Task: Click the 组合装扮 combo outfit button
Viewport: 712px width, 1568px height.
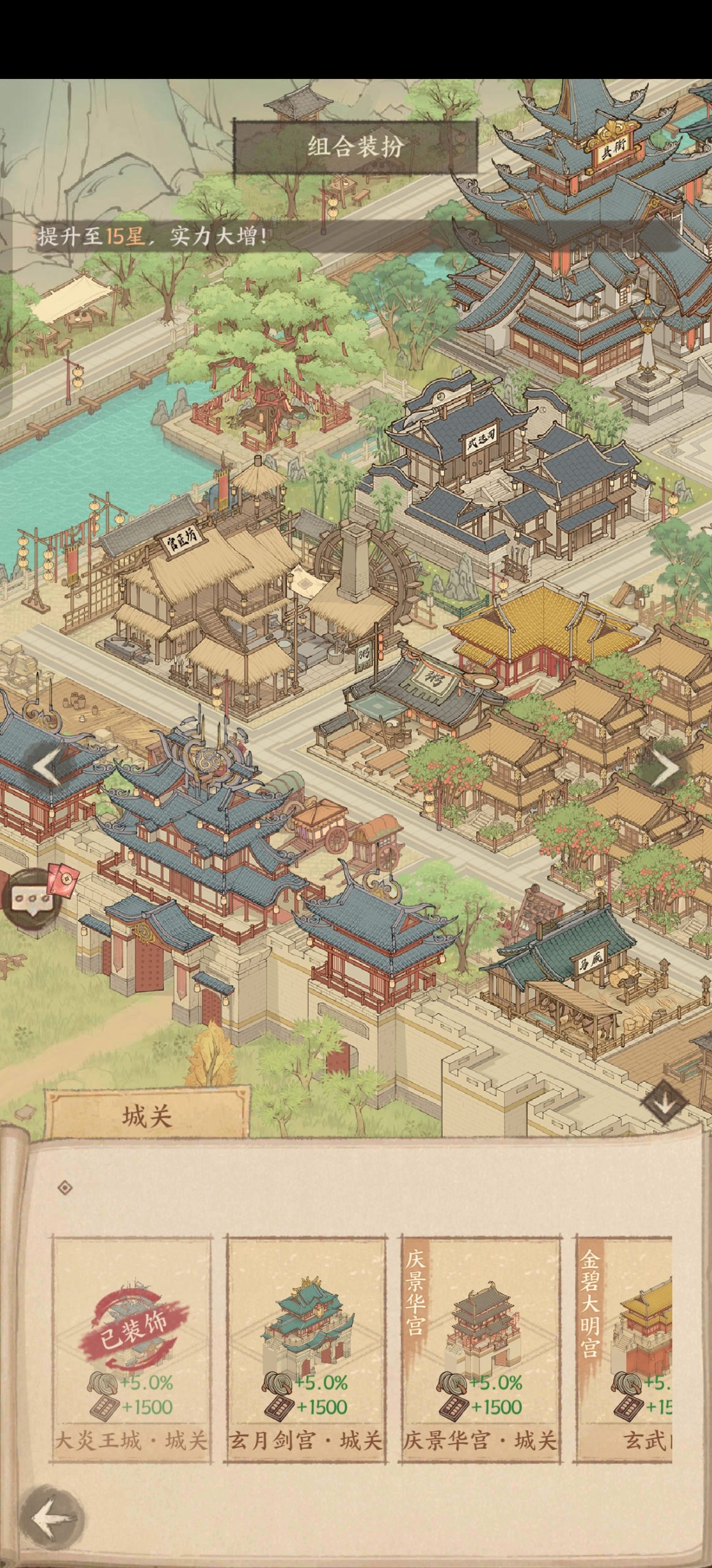Action: (354, 147)
